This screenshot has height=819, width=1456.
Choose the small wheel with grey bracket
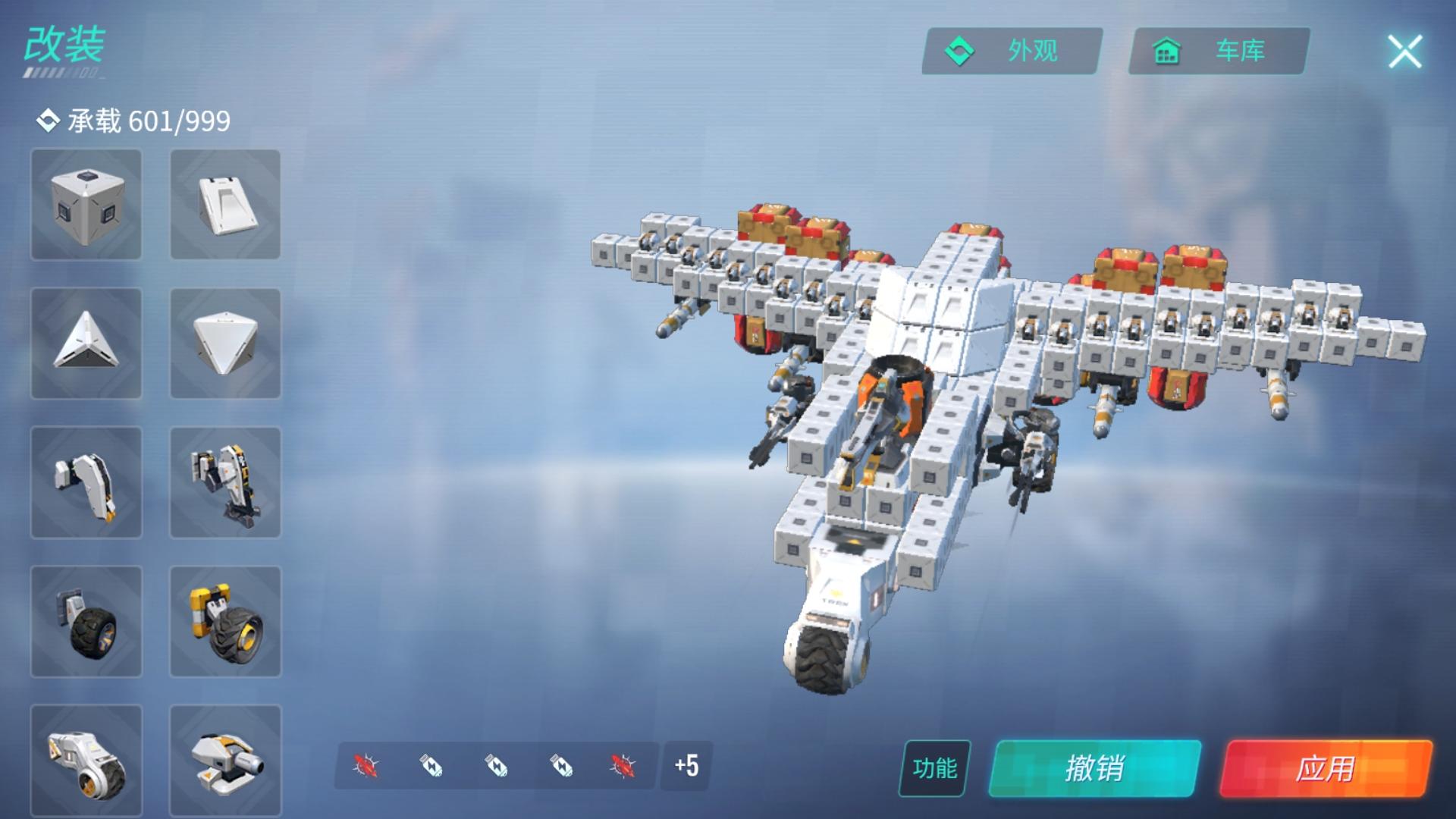[x=86, y=622]
